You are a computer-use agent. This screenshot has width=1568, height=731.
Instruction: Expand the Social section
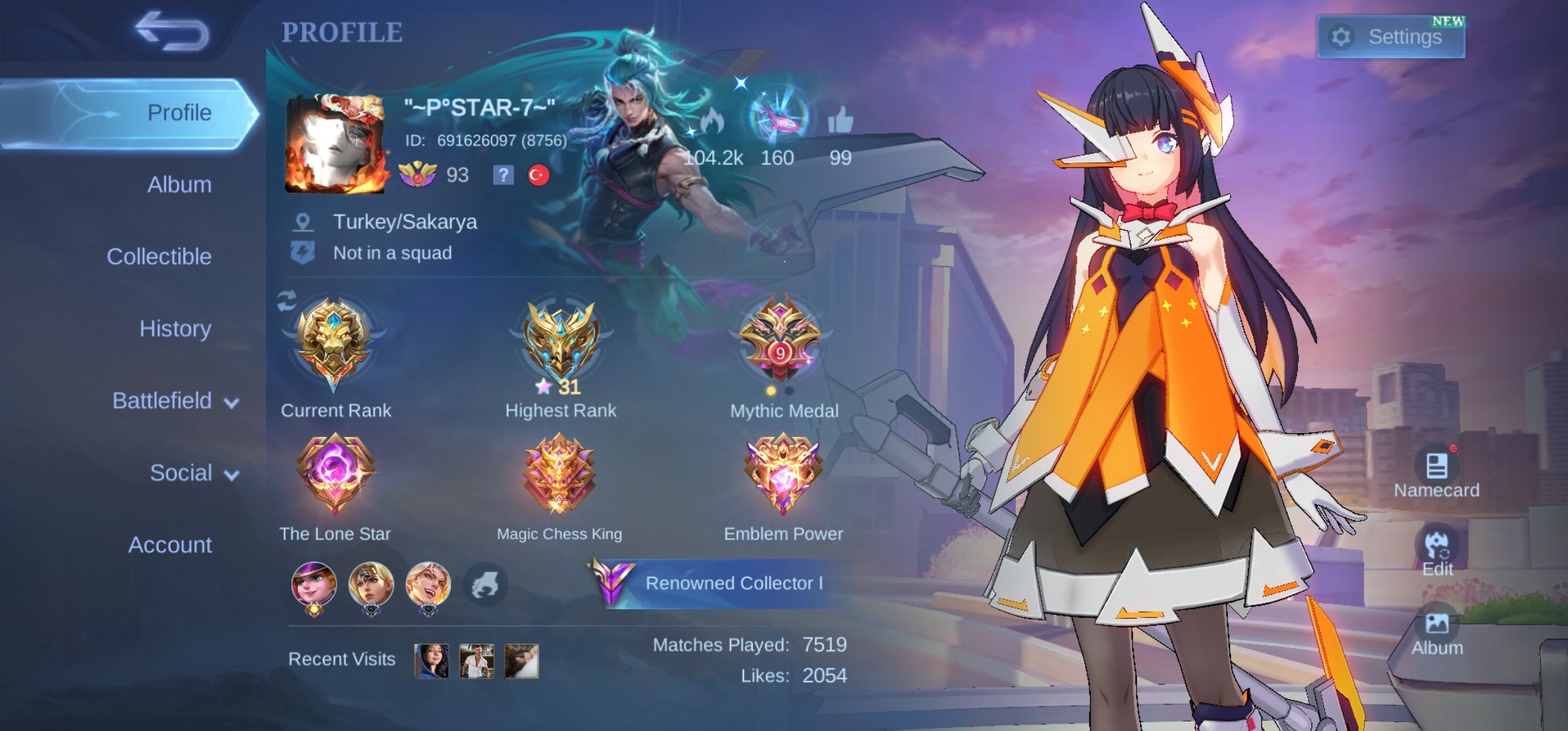[x=194, y=472]
